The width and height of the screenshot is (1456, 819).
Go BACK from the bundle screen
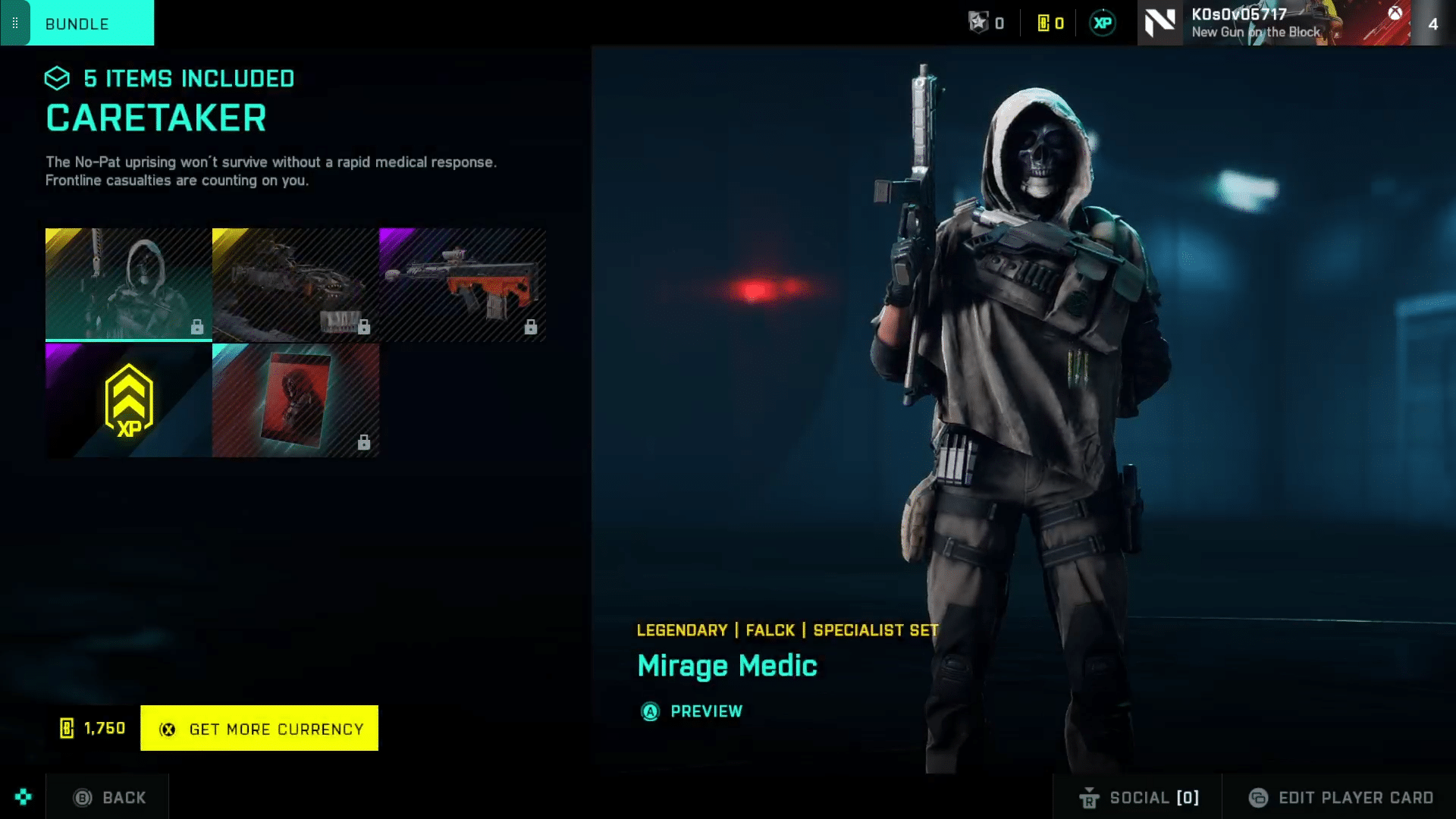pyautogui.click(x=107, y=797)
